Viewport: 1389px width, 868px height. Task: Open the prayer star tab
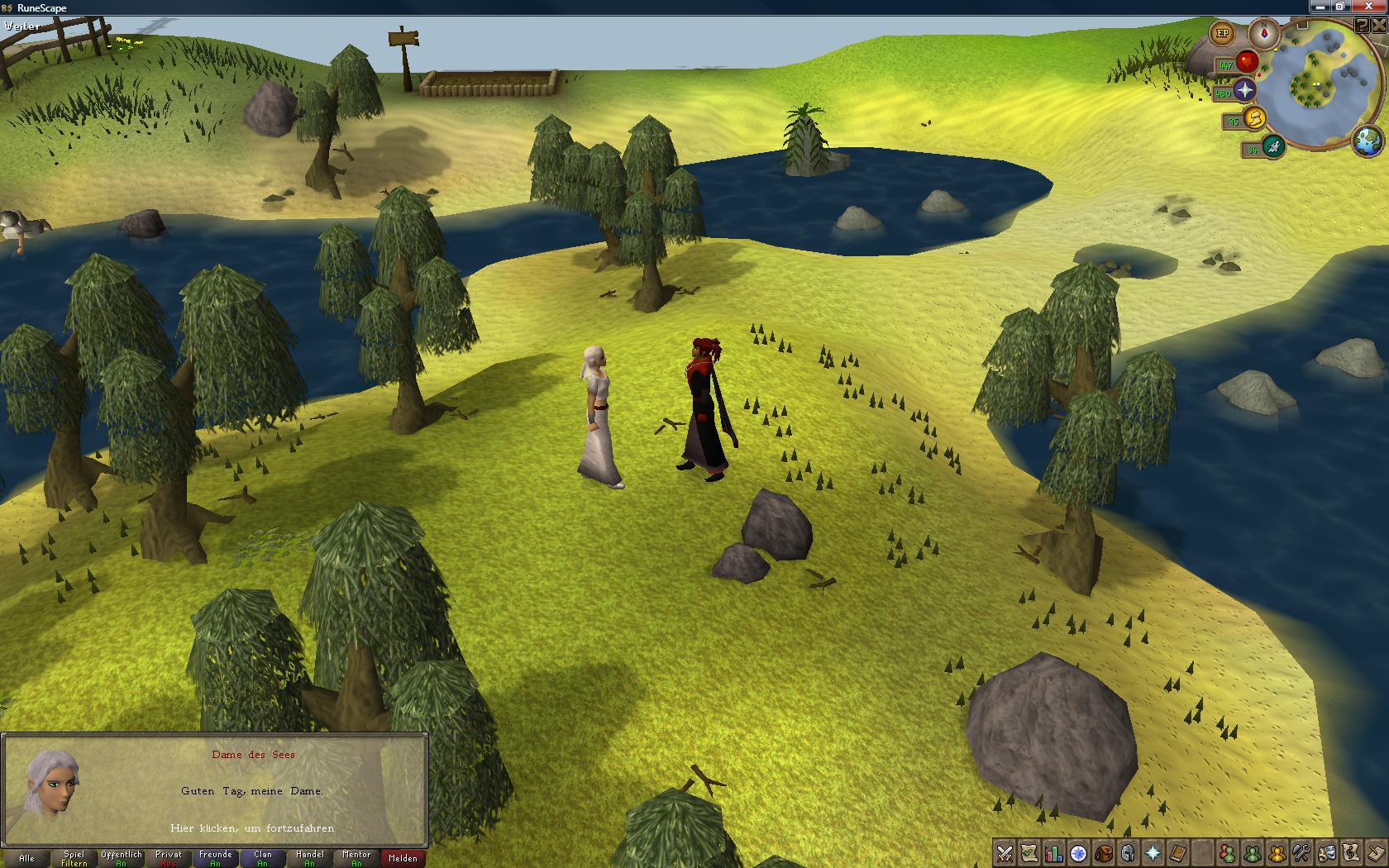click(1153, 853)
